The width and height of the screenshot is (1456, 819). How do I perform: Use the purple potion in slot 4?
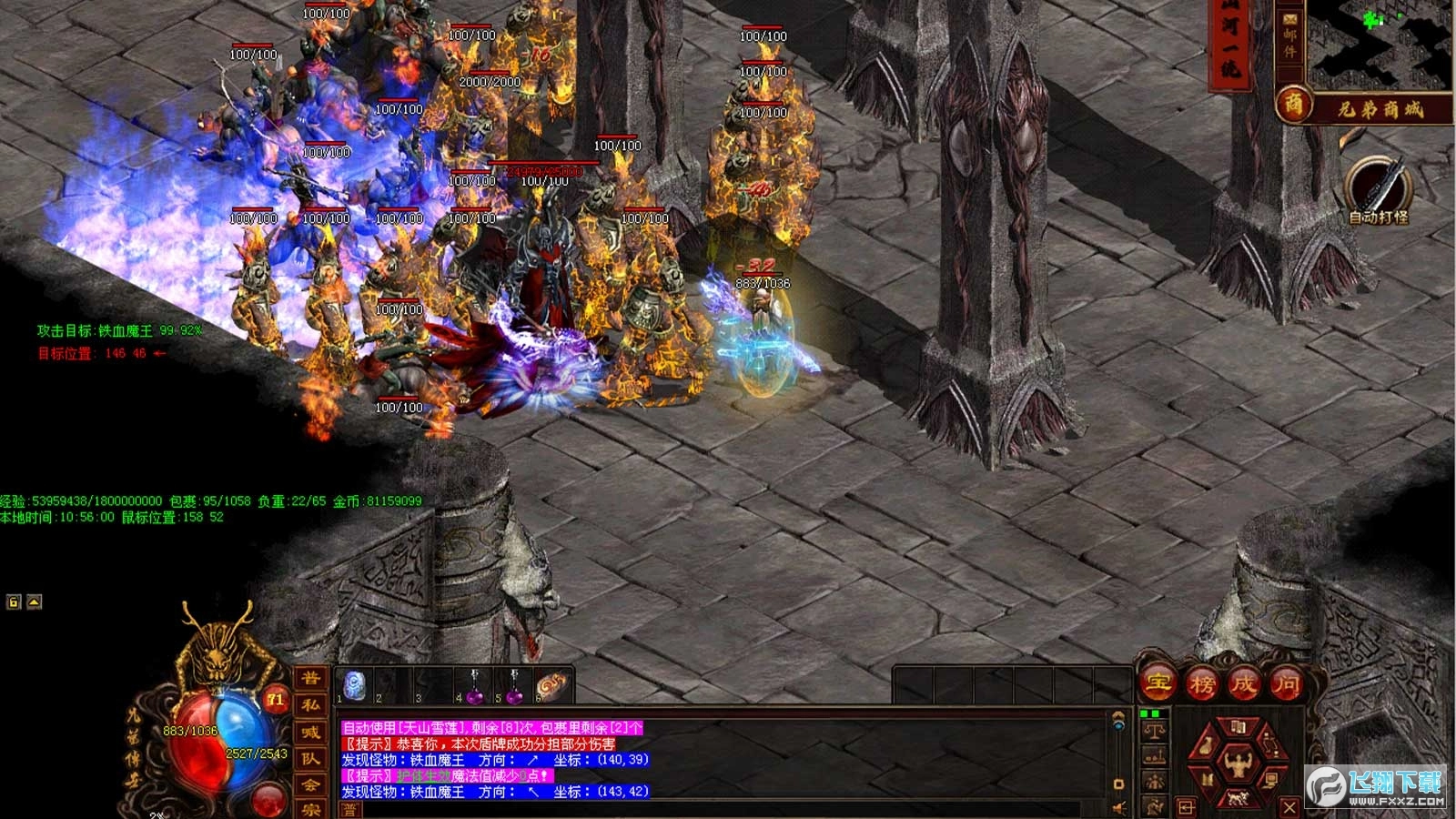tap(474, 687)
